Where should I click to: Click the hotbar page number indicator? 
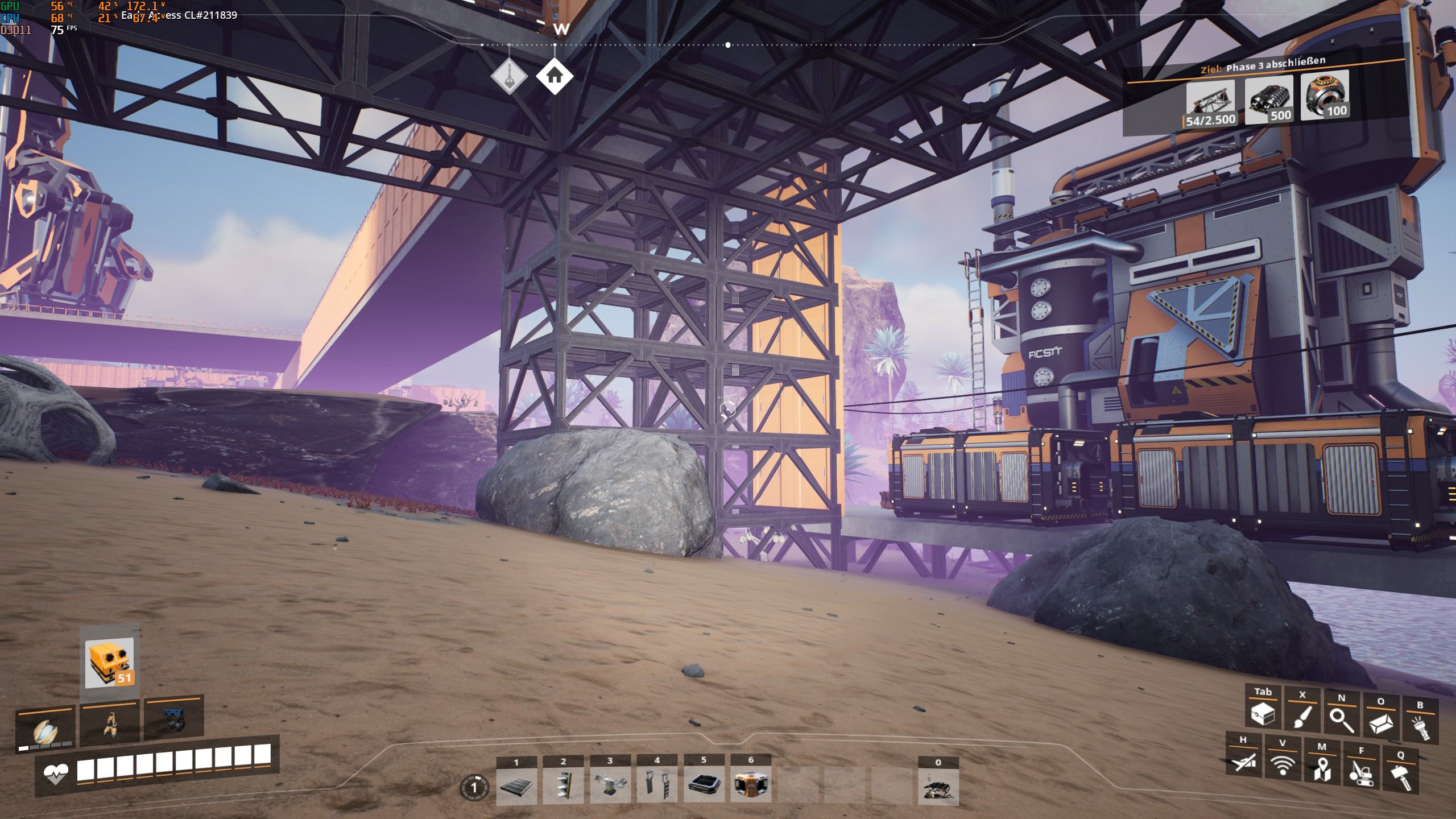pyautogui.click(x=473, y=788)
